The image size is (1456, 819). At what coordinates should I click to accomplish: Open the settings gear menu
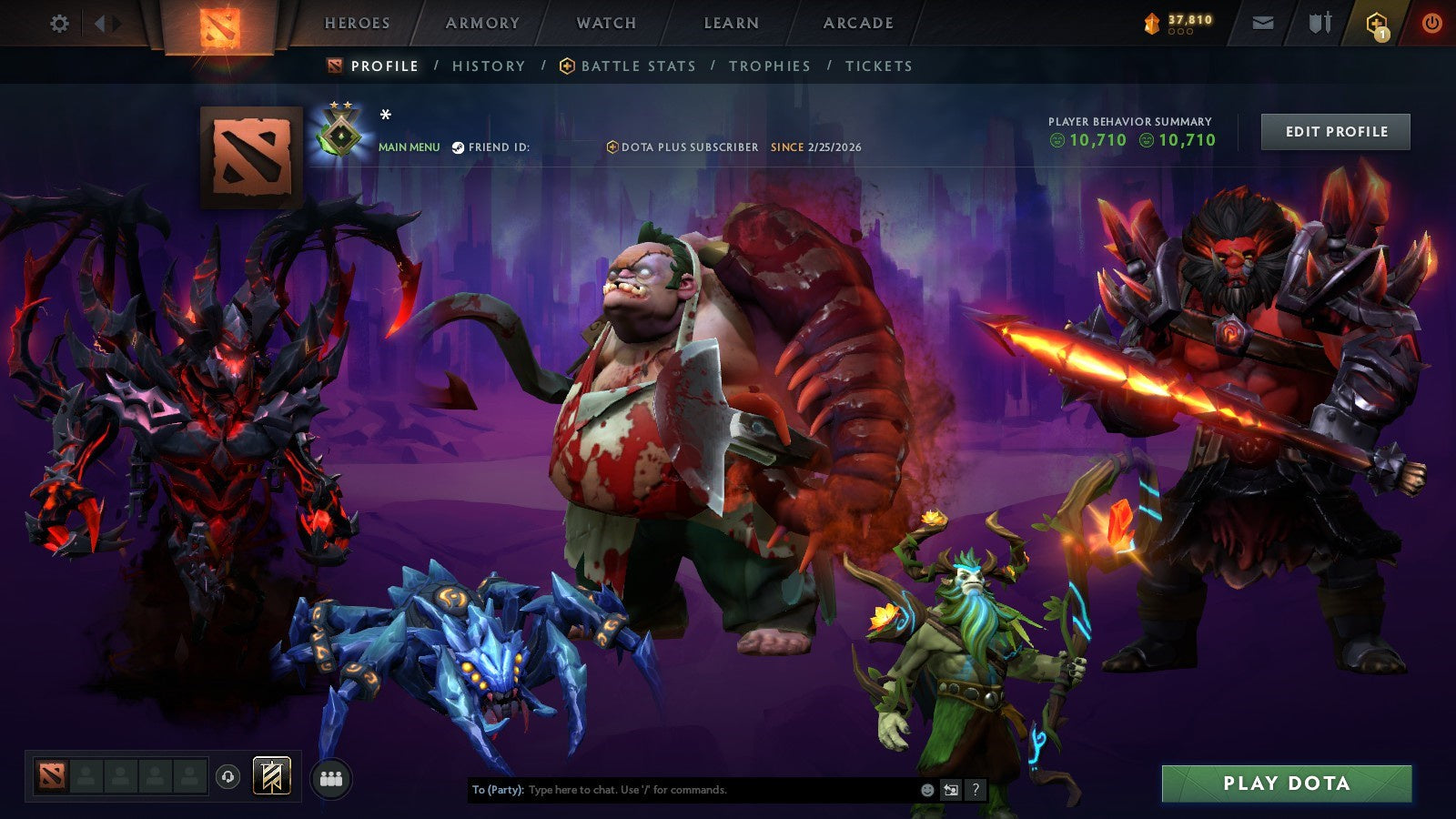coord(59,24)
